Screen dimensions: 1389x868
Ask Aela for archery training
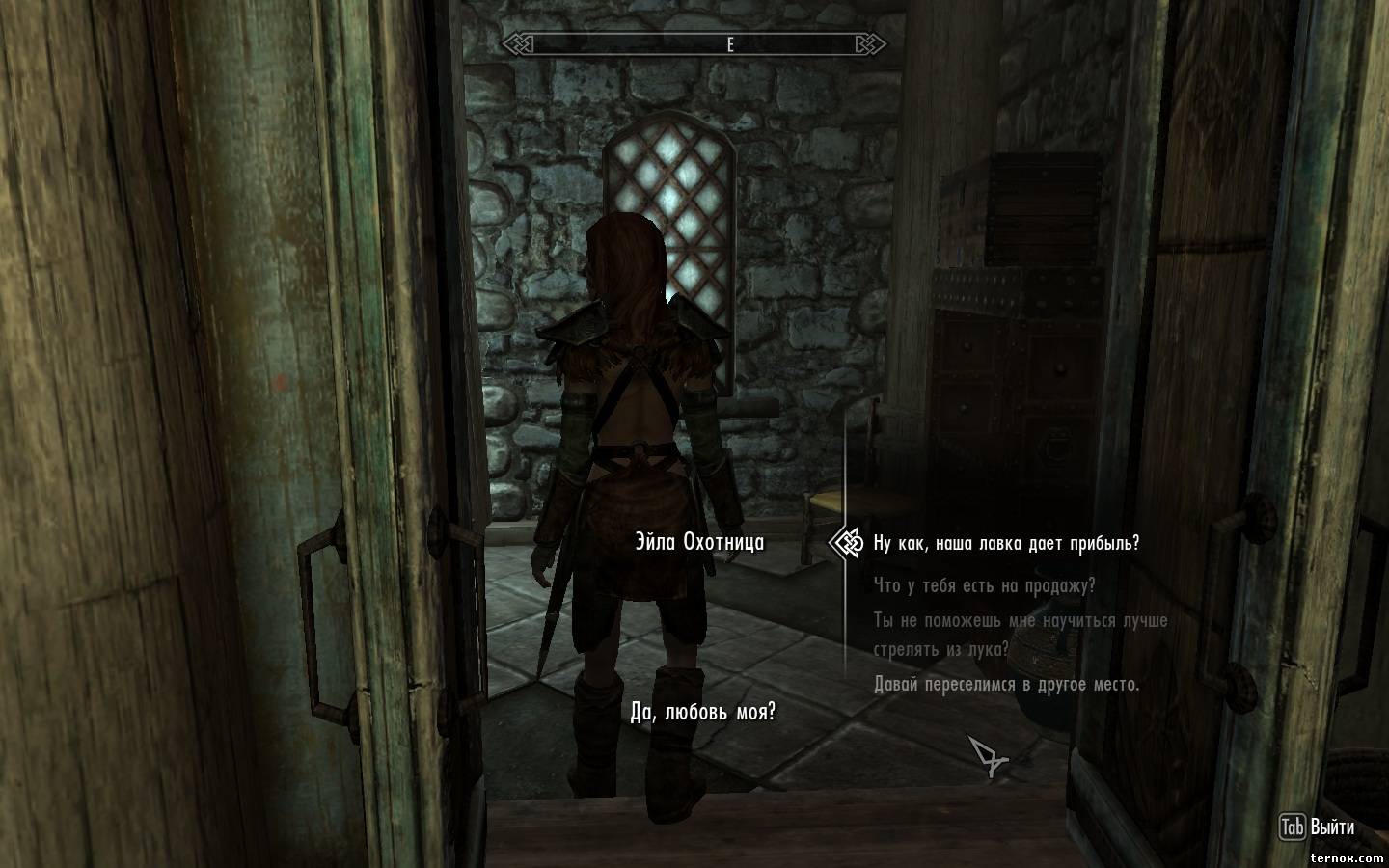[1020, 634]
